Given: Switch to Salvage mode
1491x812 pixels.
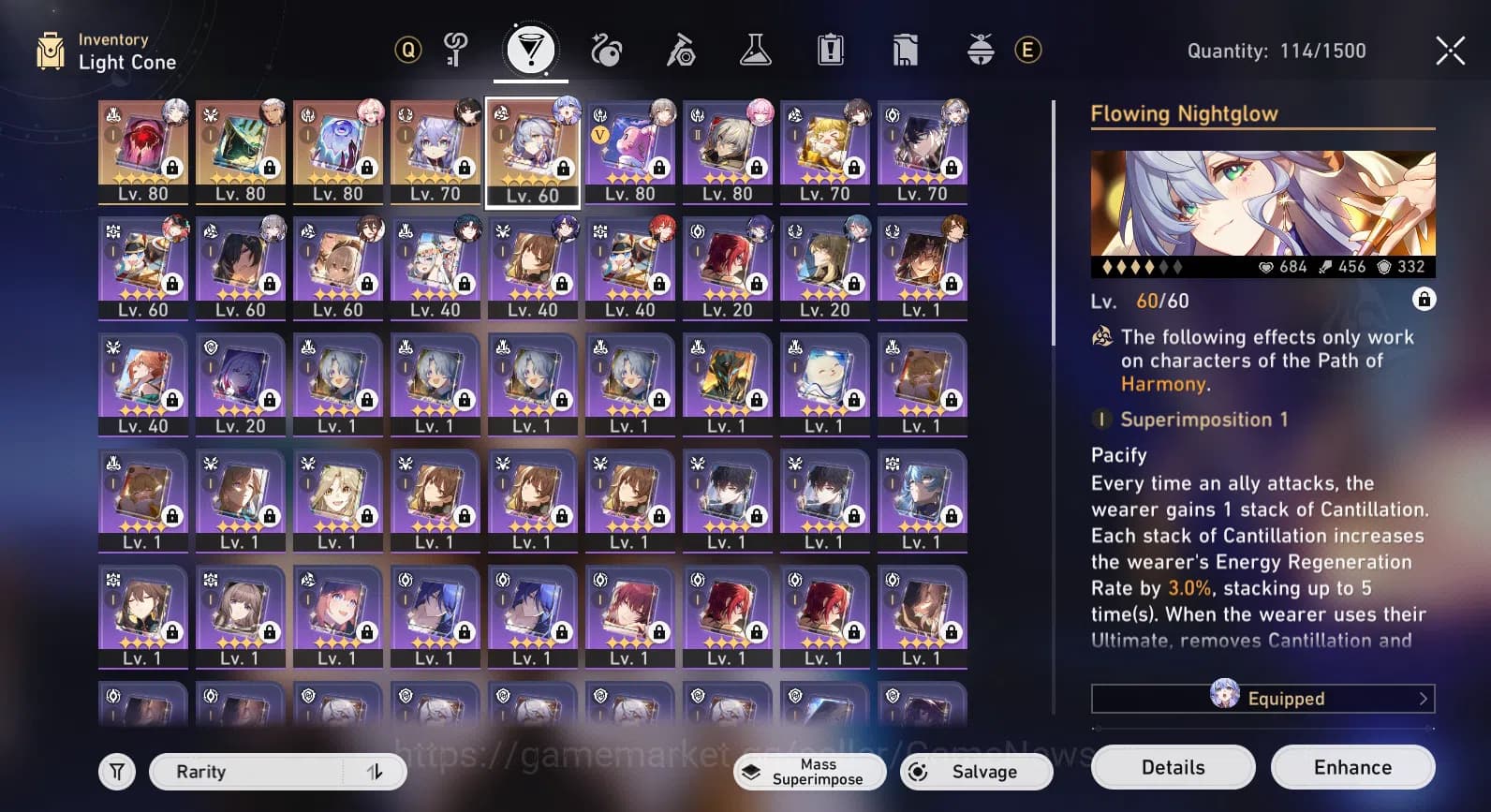Looking at the screenshot, I should coord(976,771).
